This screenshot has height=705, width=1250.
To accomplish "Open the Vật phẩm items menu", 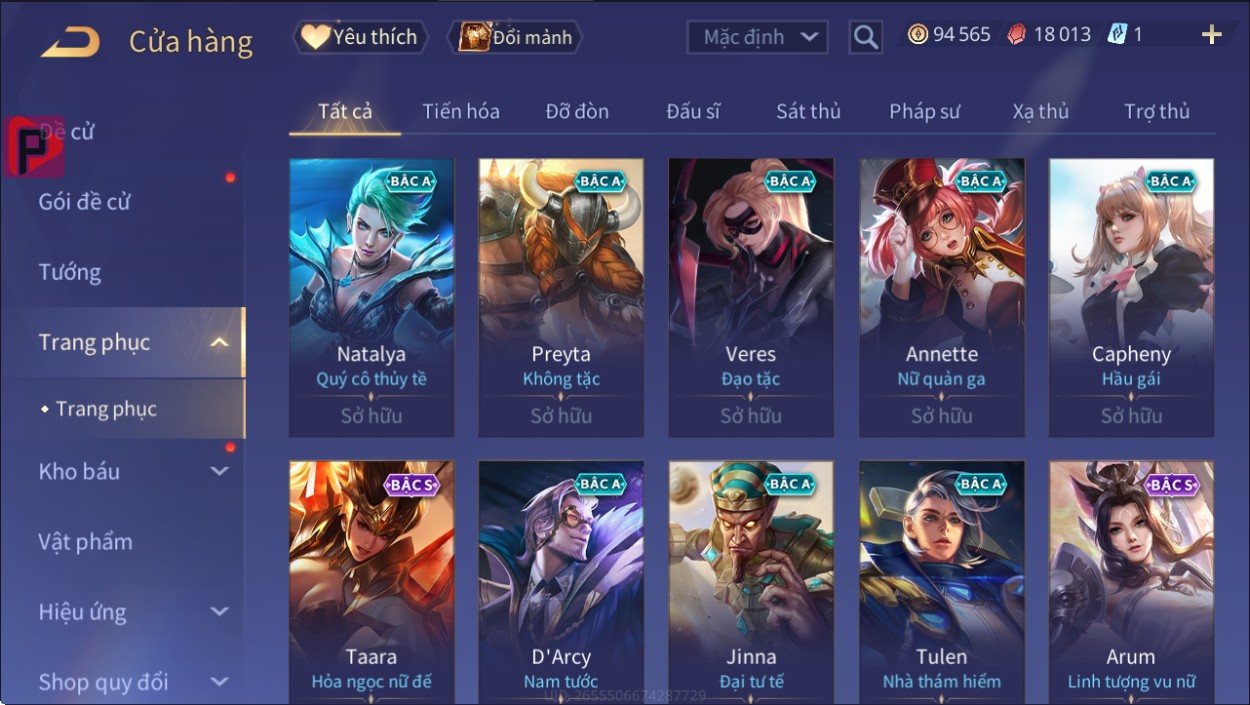I will [85, 542].
